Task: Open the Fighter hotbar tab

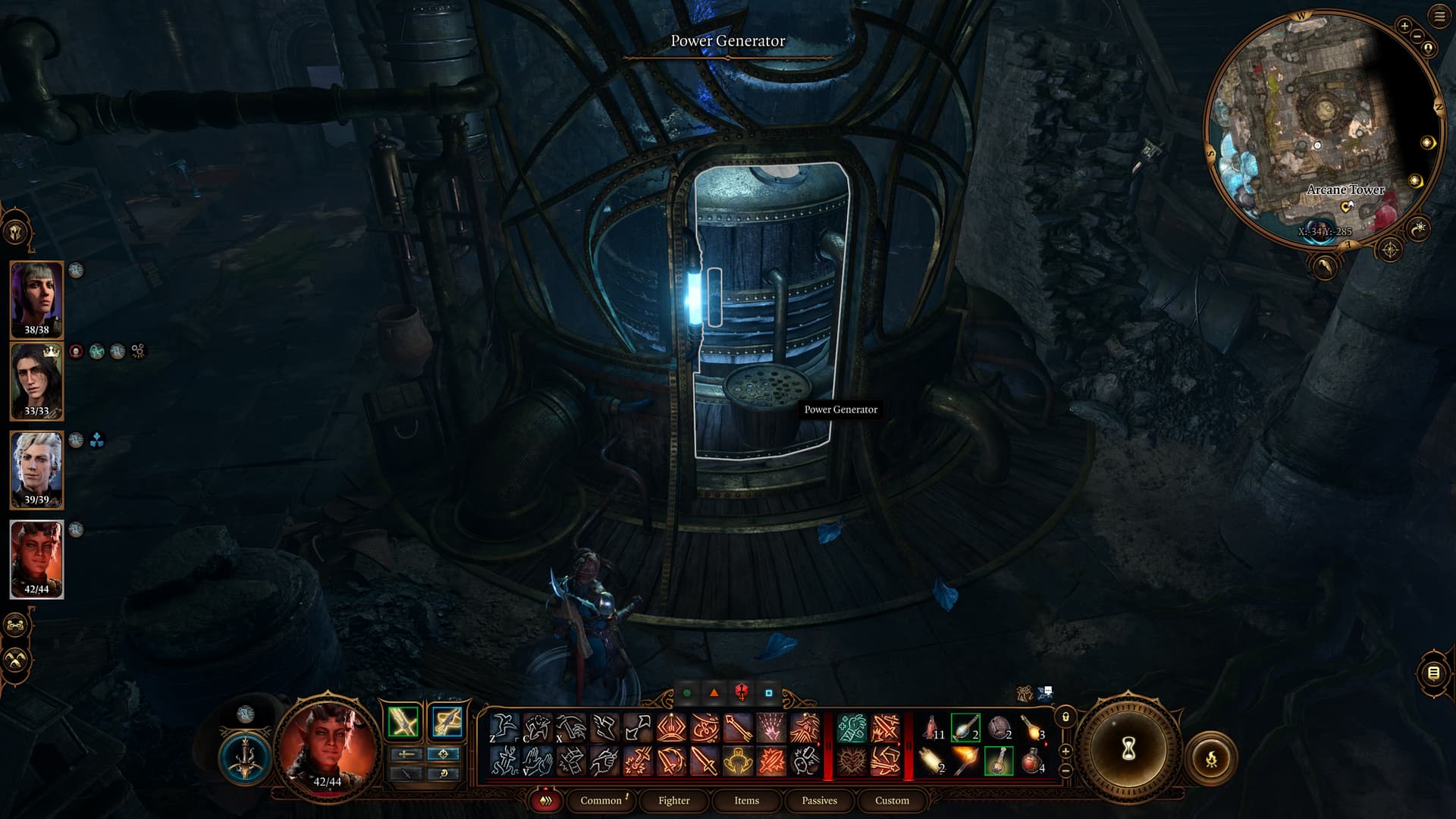Action: pyautogui.click(x=673, y=800)
